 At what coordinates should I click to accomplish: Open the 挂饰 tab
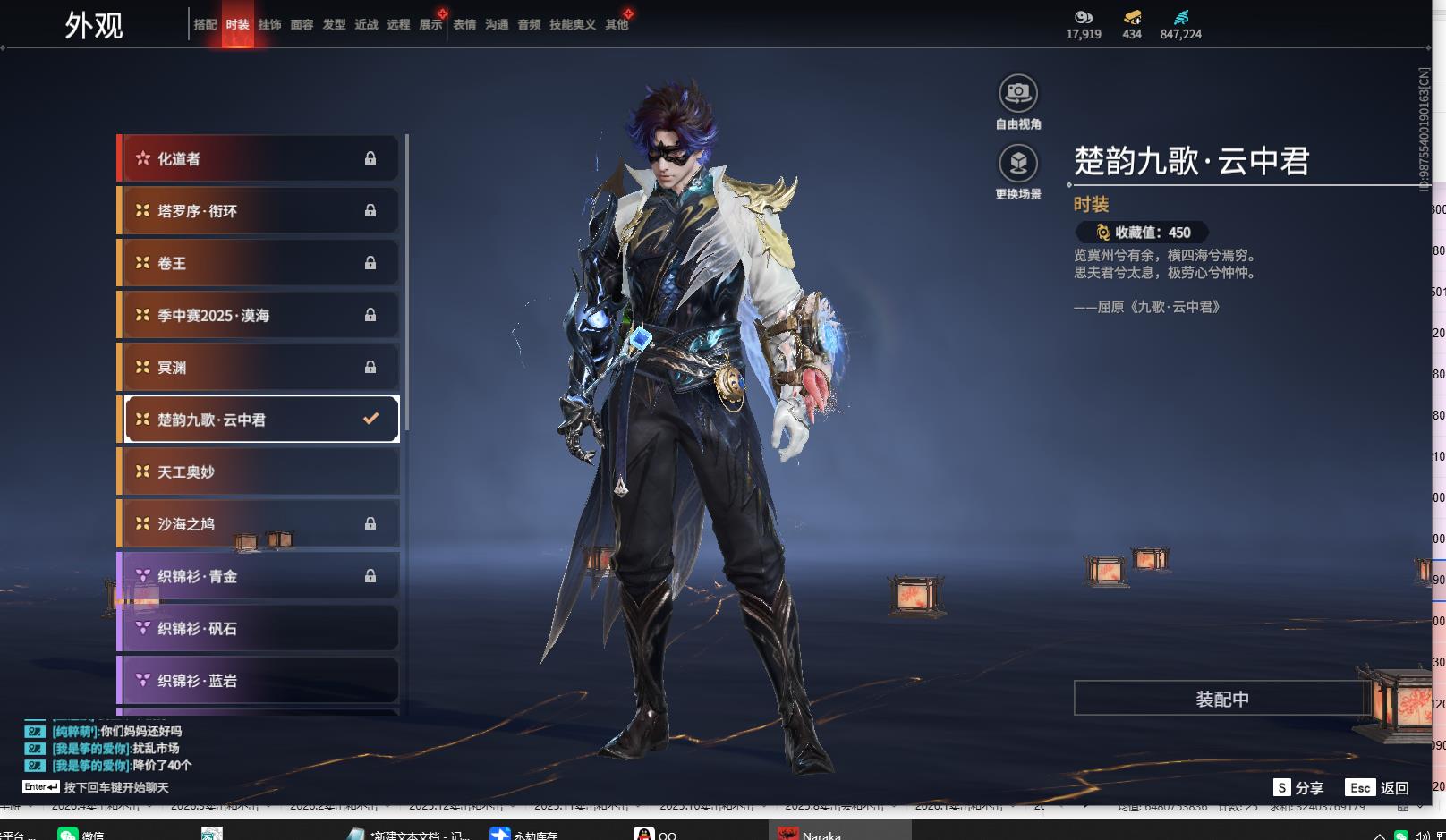click(x=269, y=25)
